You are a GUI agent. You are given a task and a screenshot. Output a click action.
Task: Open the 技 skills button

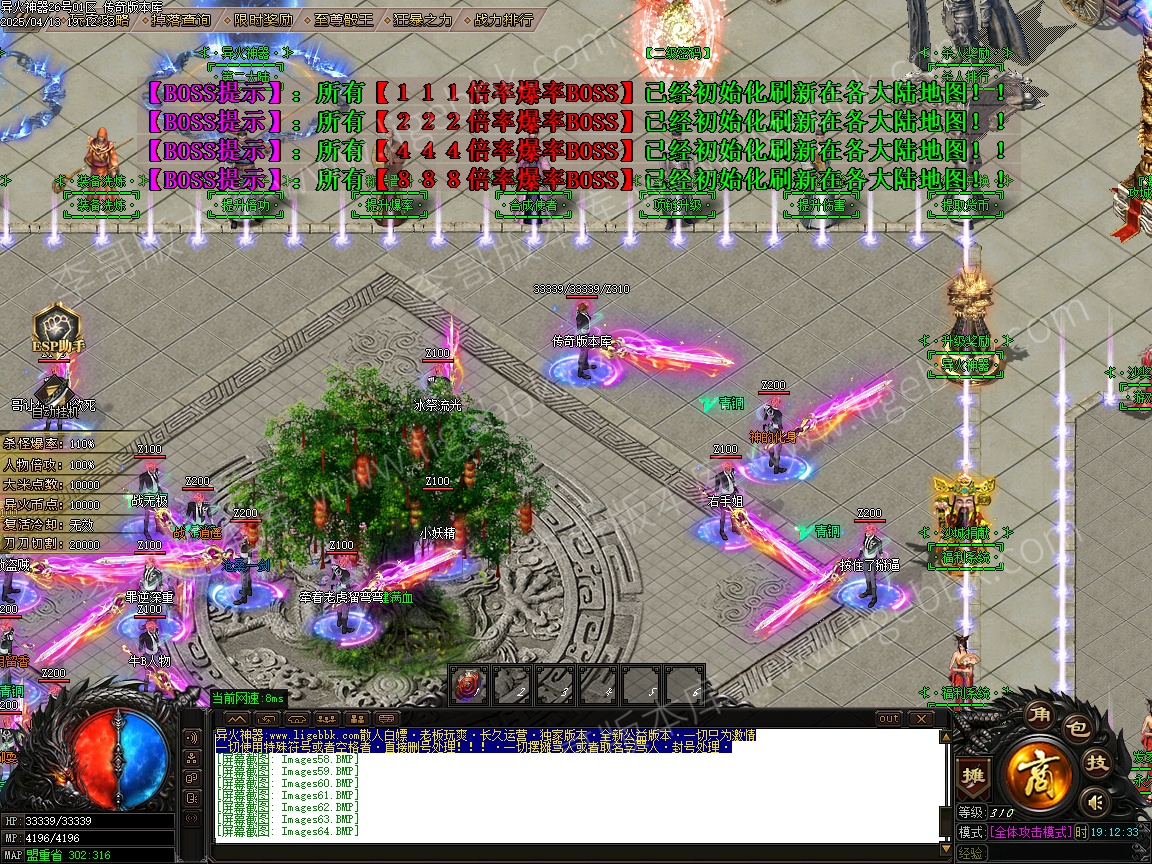click(1097, 763)
